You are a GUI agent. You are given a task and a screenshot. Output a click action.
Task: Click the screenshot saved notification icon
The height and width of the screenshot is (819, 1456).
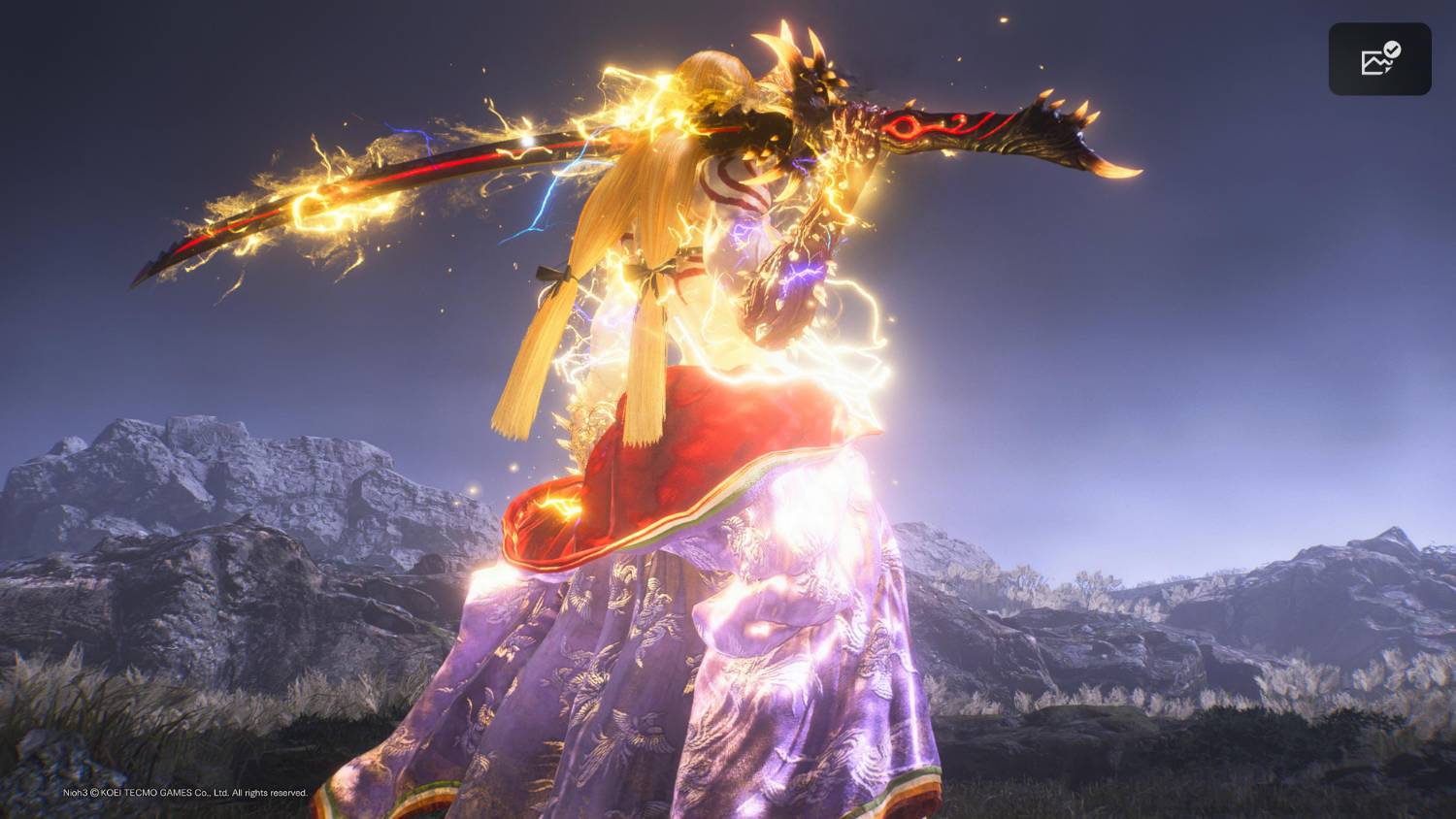tap(1379, 59)
